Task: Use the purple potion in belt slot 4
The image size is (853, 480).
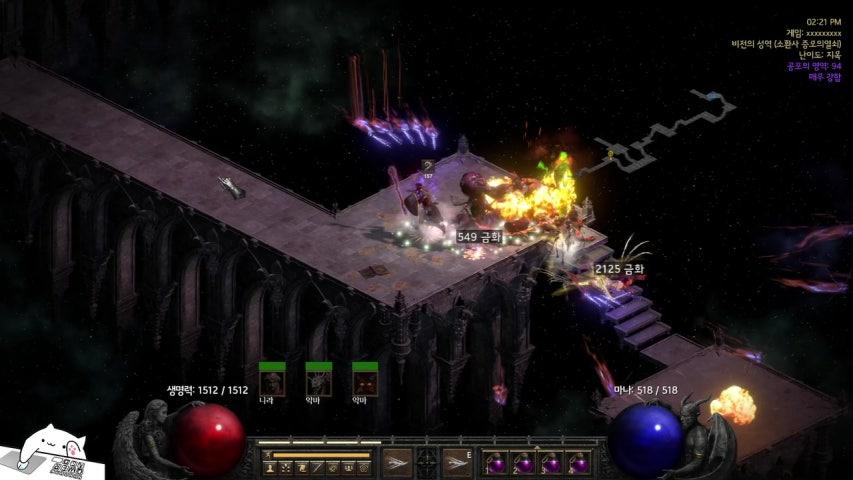Action: (578, 463)
